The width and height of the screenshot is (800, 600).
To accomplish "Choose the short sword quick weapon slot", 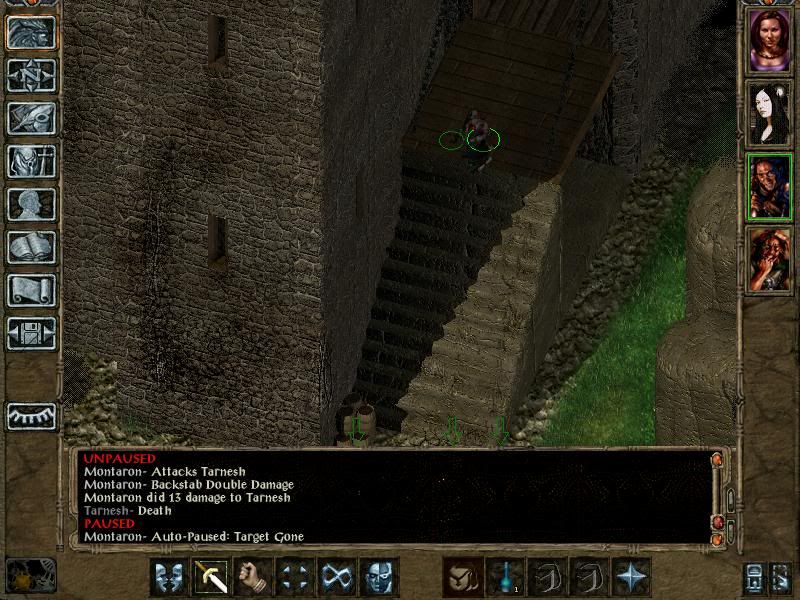I will click(x=211, y=577).
